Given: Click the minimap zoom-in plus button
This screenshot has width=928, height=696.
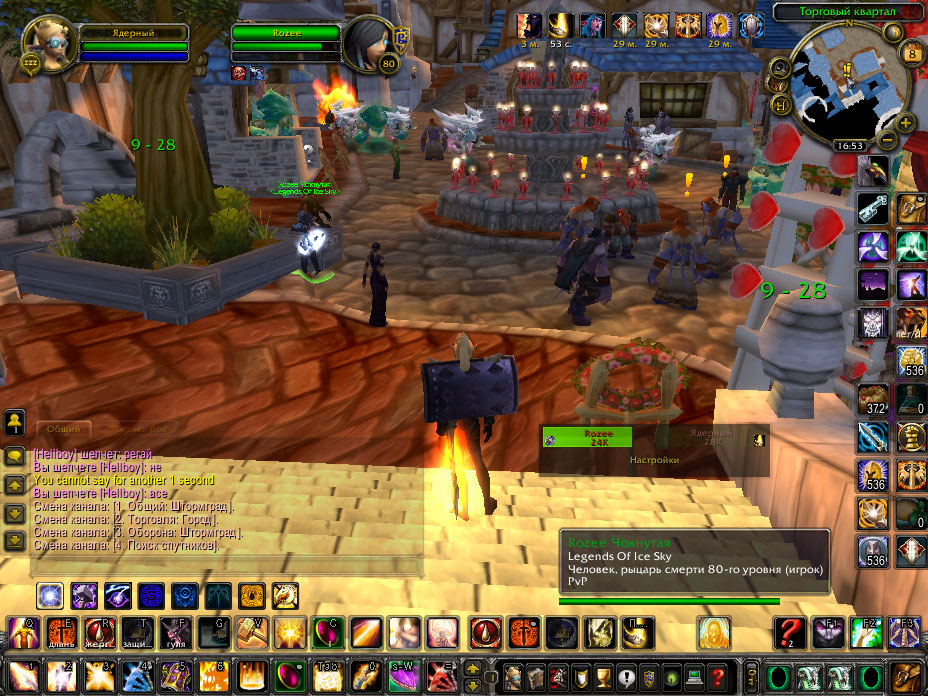Looking at the screenshot, I should (906, 123).
